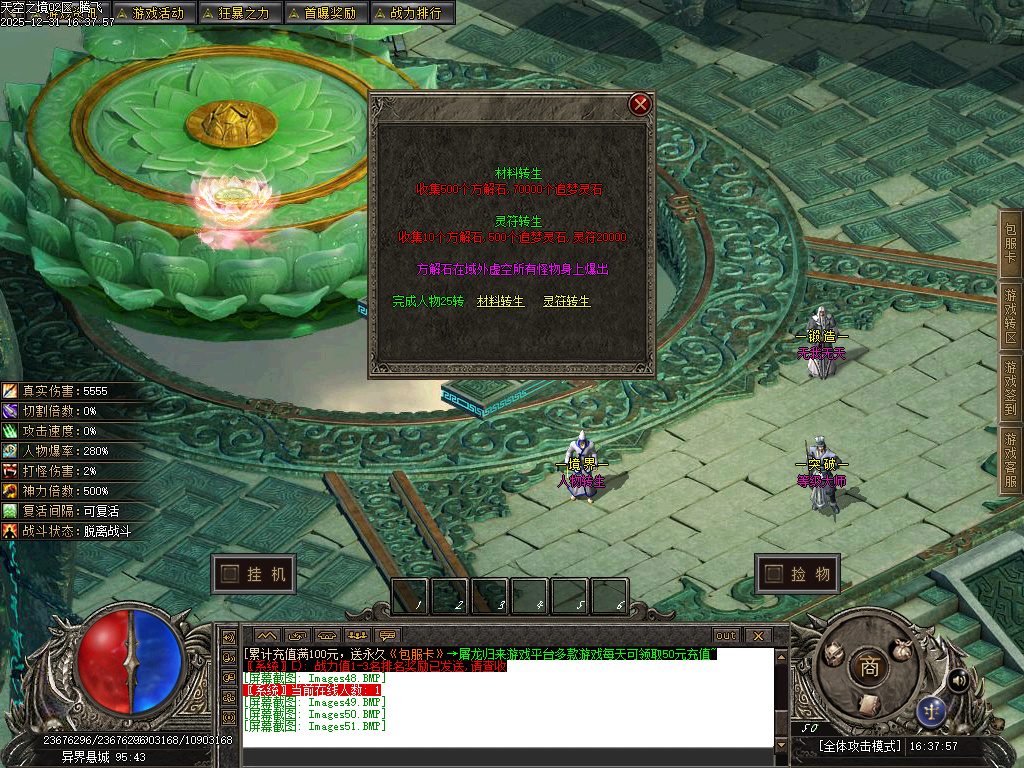Switch the 全体攻击模式 attack mode
This screenshot has width=1024, height=768.
pos(860,746)
